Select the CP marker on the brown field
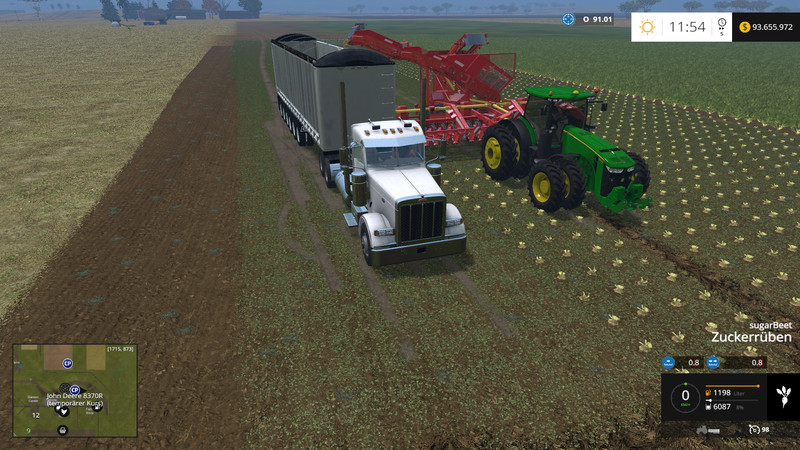 [x=68, y=363]
